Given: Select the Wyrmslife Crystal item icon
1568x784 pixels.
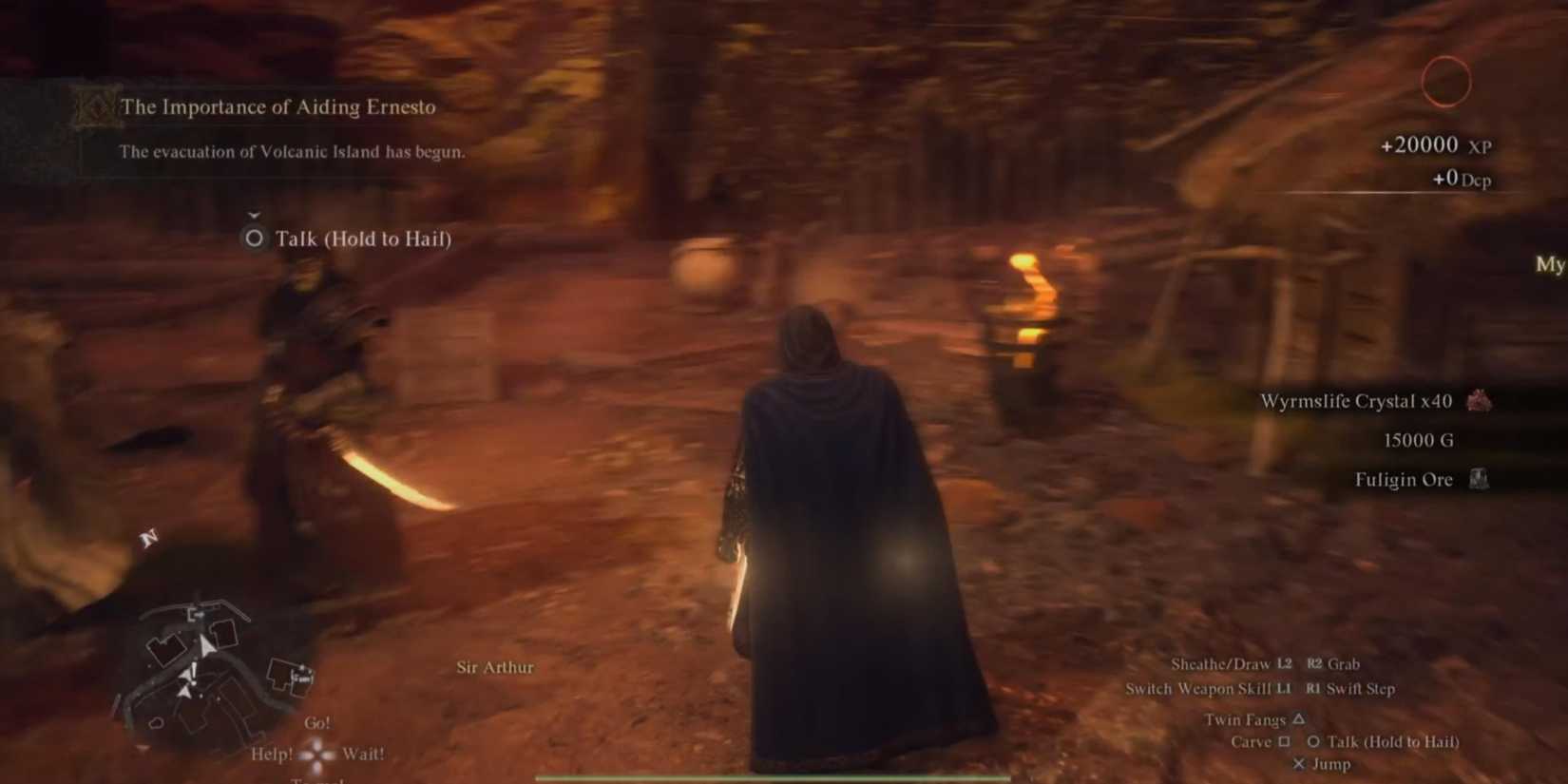Looking at the screenshot, I should coord(1480,401).
